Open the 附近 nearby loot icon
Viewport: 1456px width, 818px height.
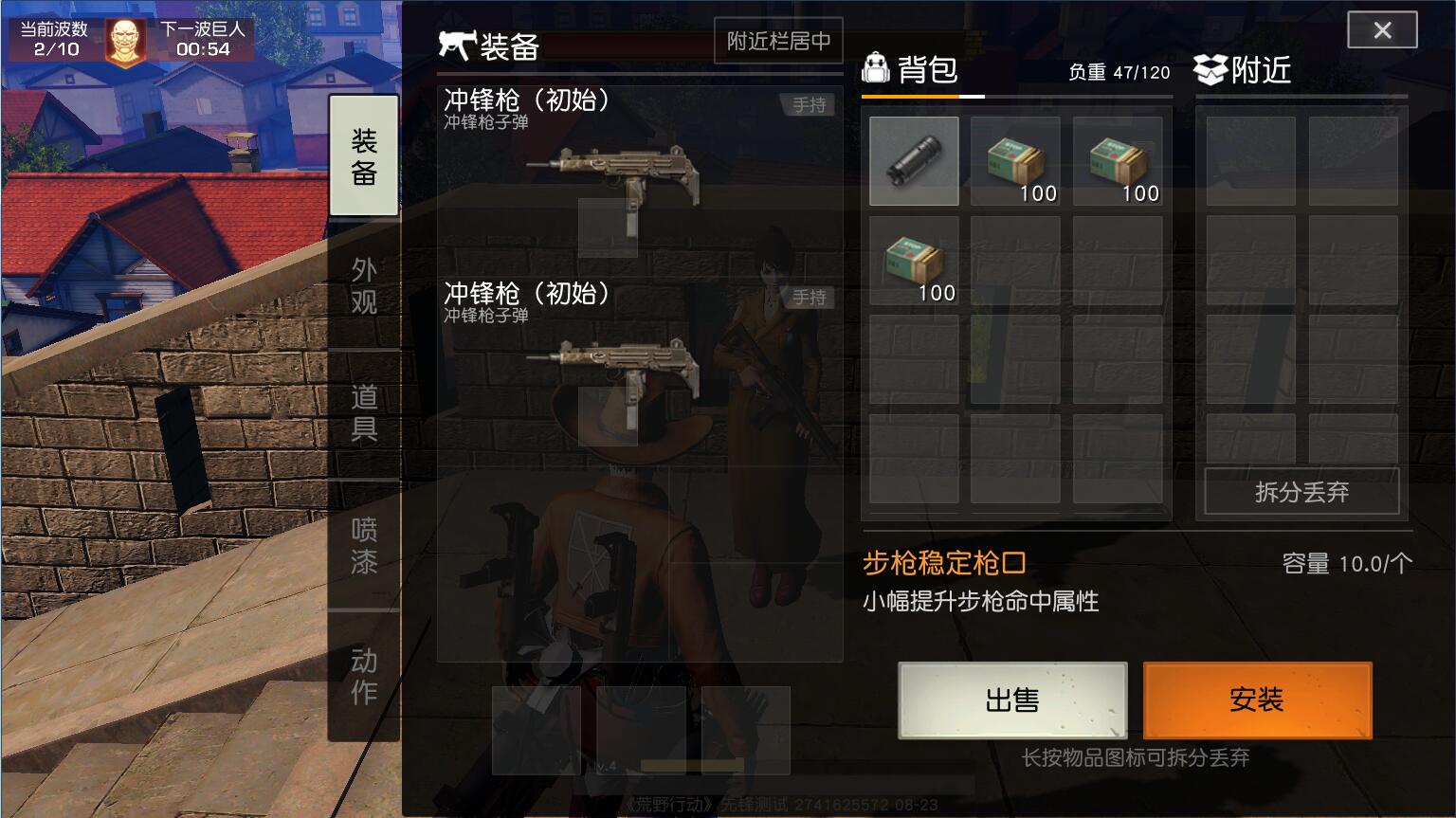1210,68
